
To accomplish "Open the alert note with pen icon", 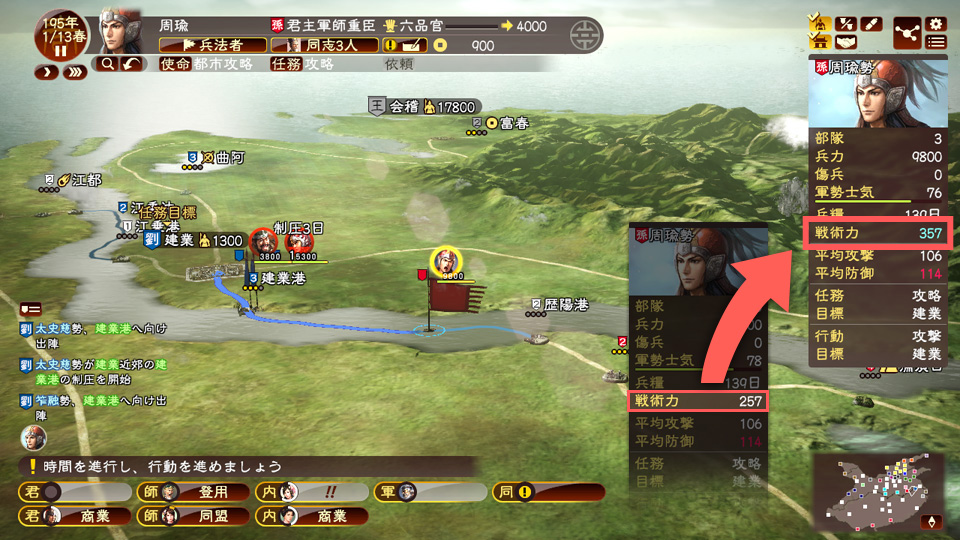I will (407, 45).
